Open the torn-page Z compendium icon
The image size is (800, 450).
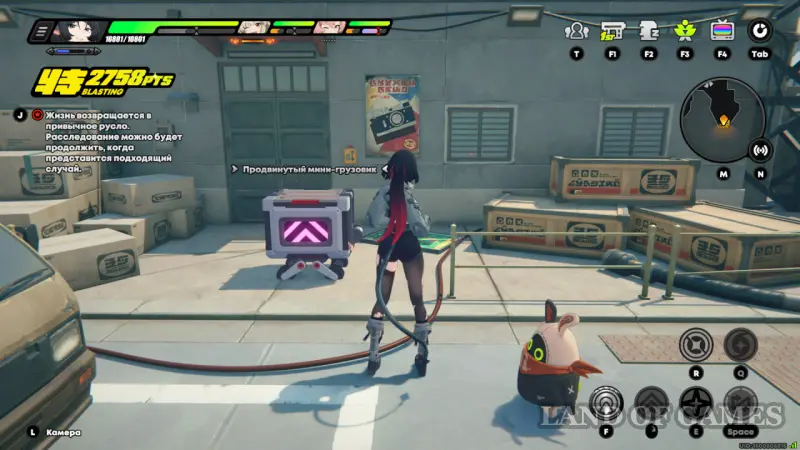(x=648, y=31)
